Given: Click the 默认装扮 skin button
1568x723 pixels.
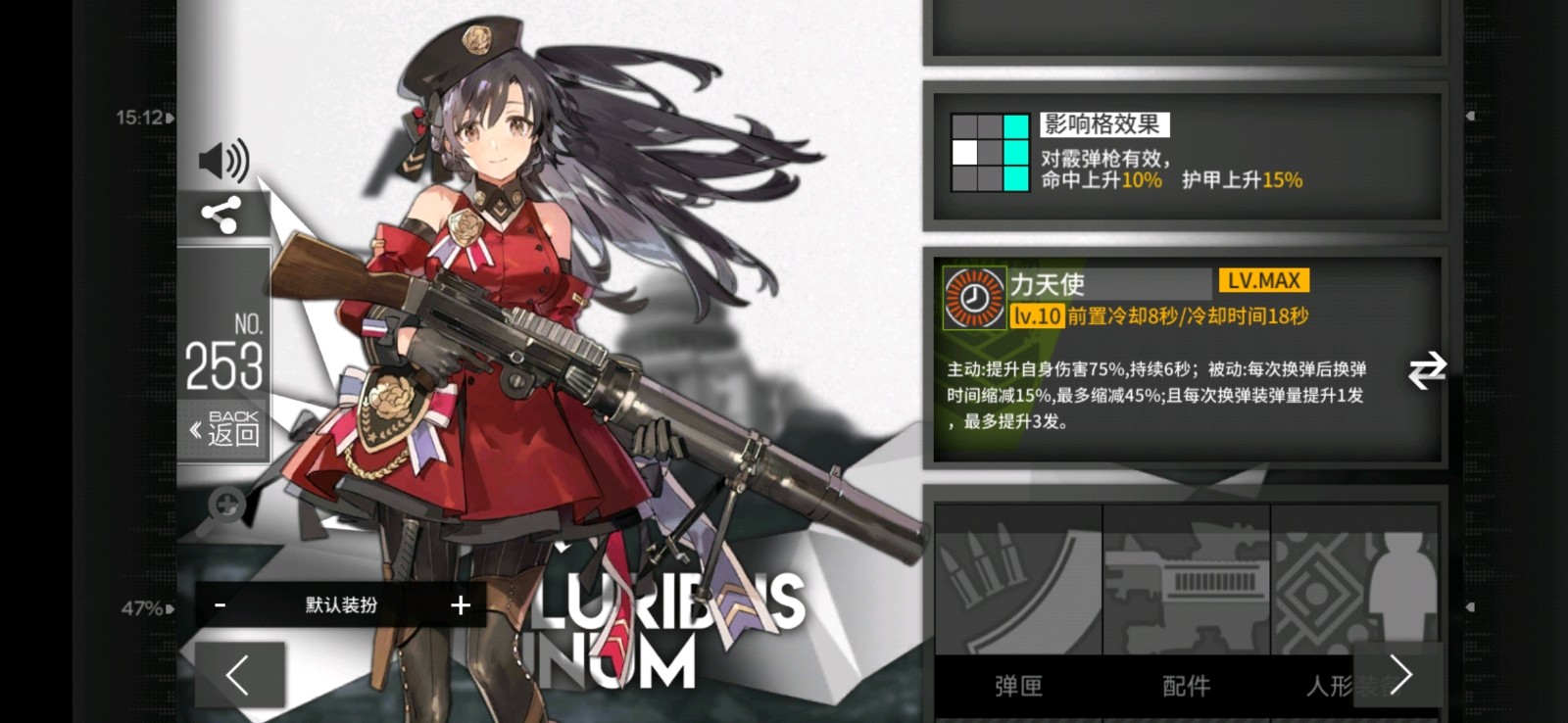Looking at the screenshot, I should [x=341, y=605].
